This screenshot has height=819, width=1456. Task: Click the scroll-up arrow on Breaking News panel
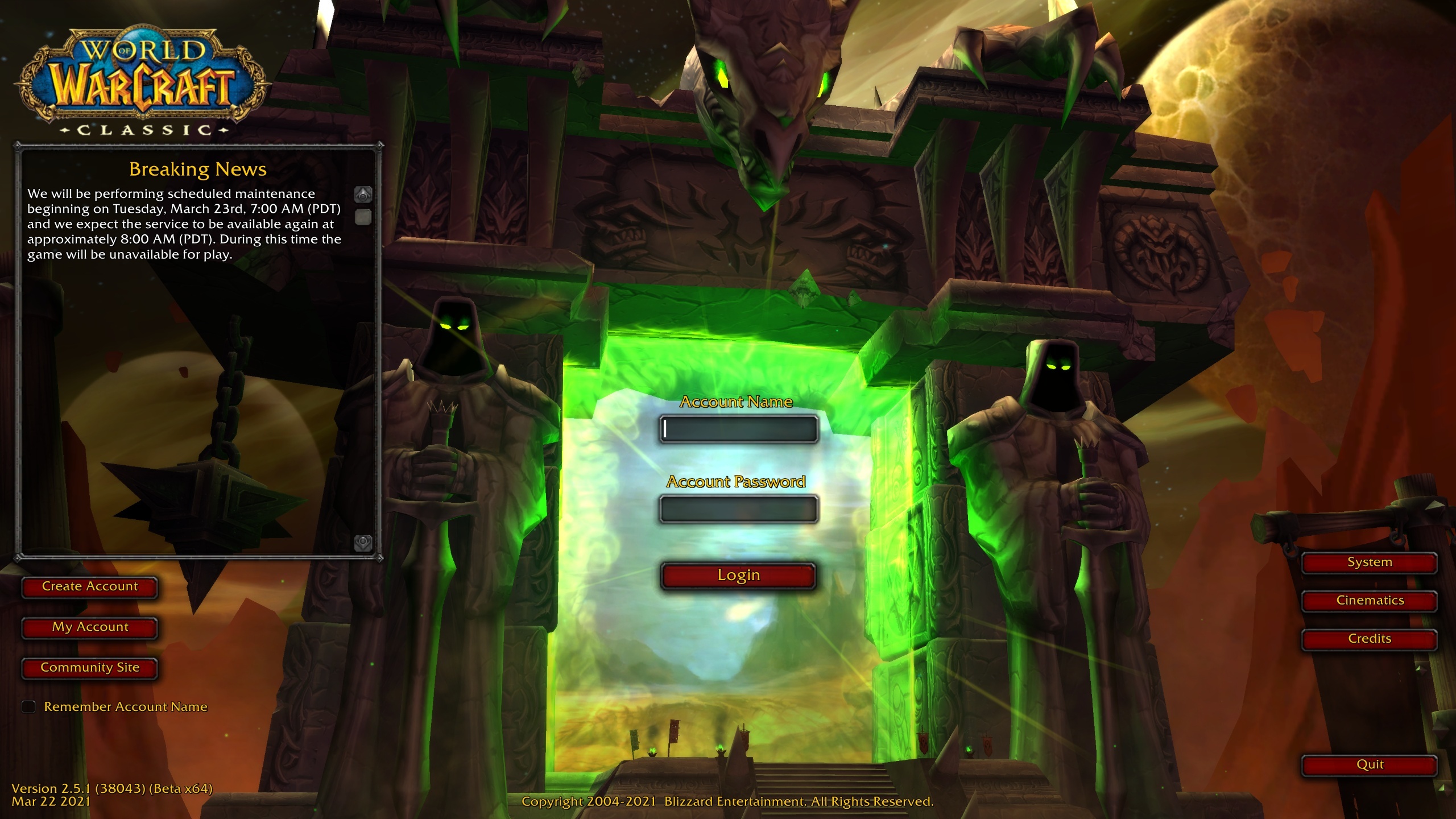362,193
